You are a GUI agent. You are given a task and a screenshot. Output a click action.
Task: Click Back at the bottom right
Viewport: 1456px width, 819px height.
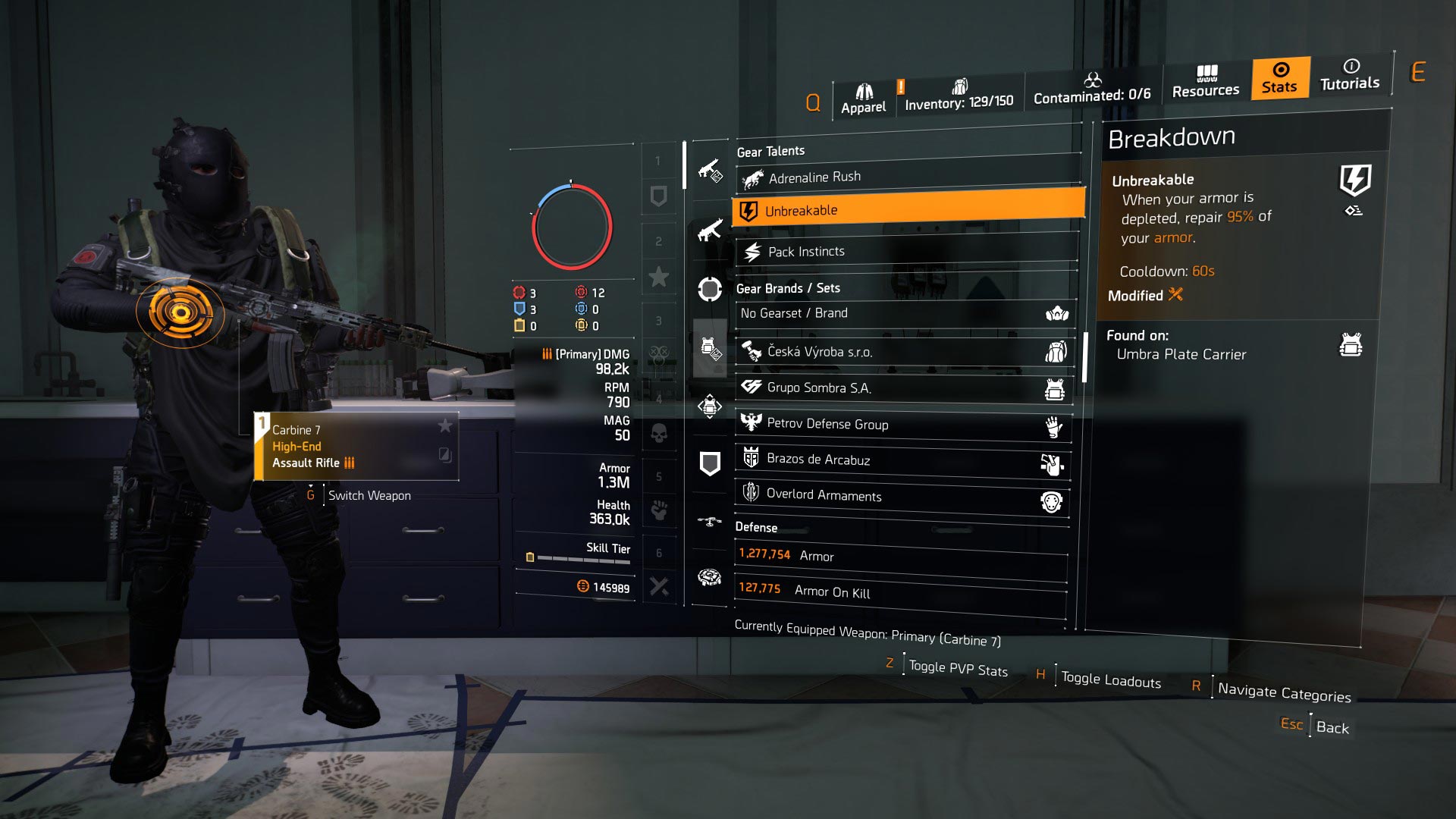[x=1333, y=728]
